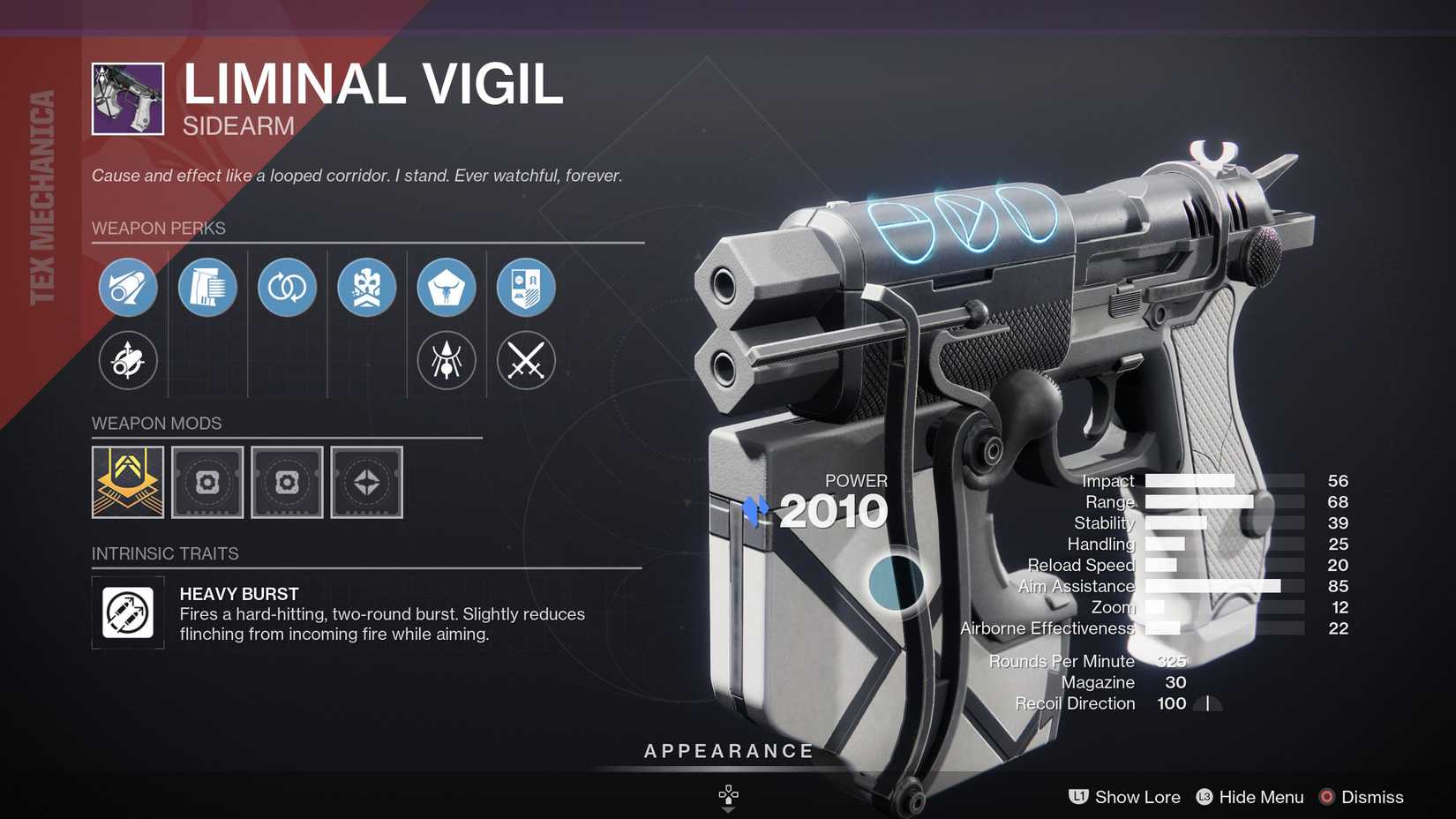Viewport: 1456px width, 819px height.
Task: Select the first empty weapon mod socket
Action: click(207, 483)
